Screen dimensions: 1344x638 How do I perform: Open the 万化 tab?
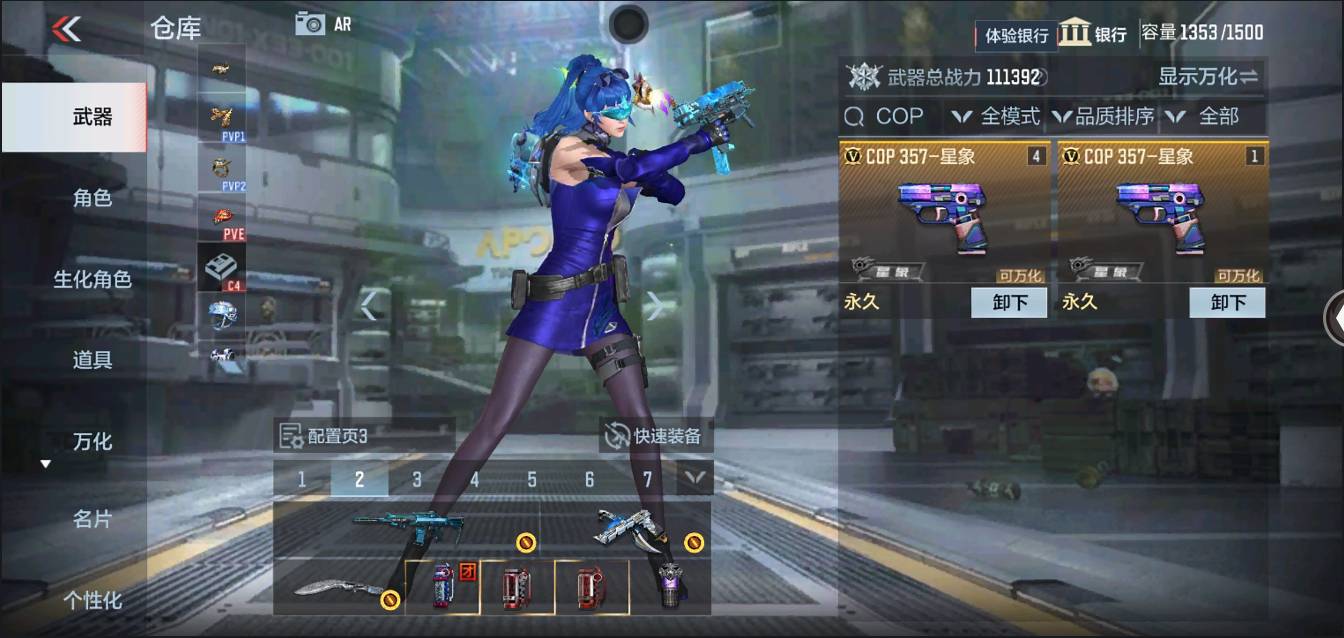point(92,441)
